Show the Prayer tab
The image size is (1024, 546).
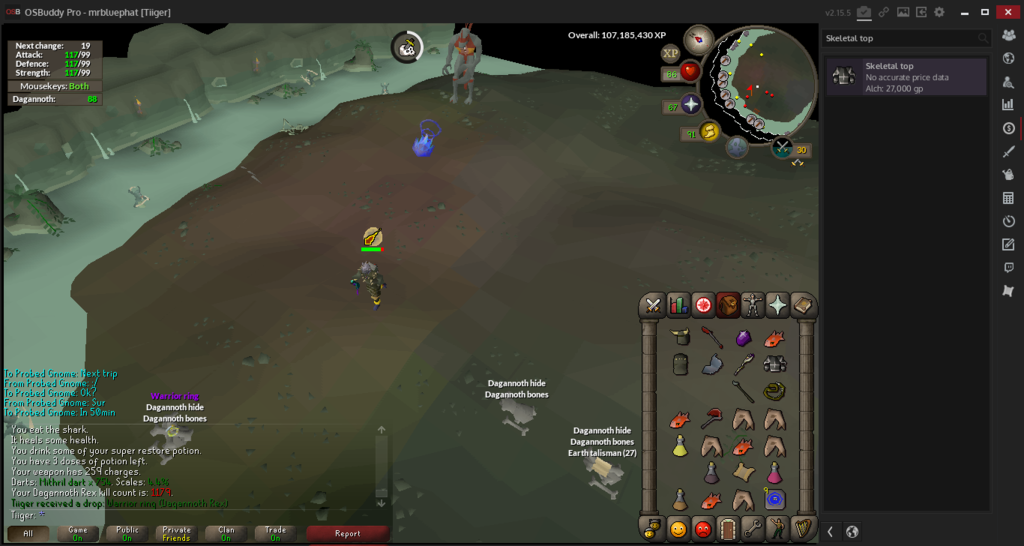[x=777, y=305]
